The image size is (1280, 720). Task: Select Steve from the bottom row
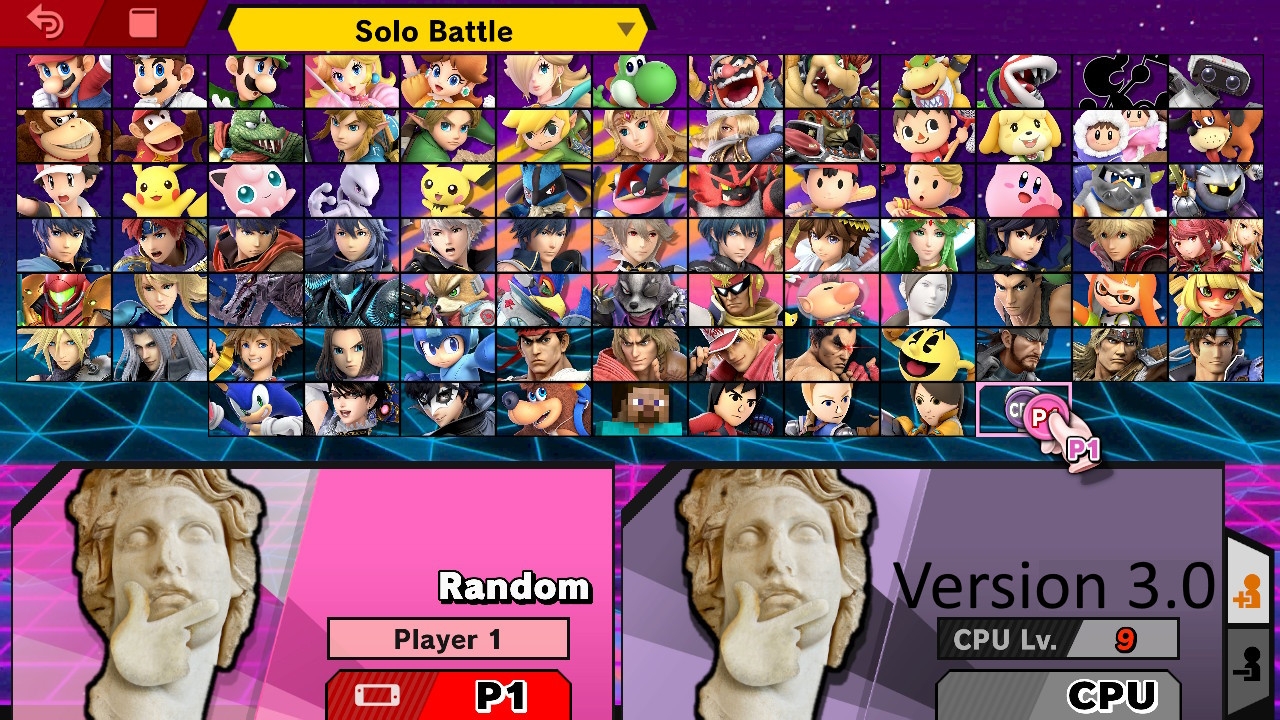point(640,408)
